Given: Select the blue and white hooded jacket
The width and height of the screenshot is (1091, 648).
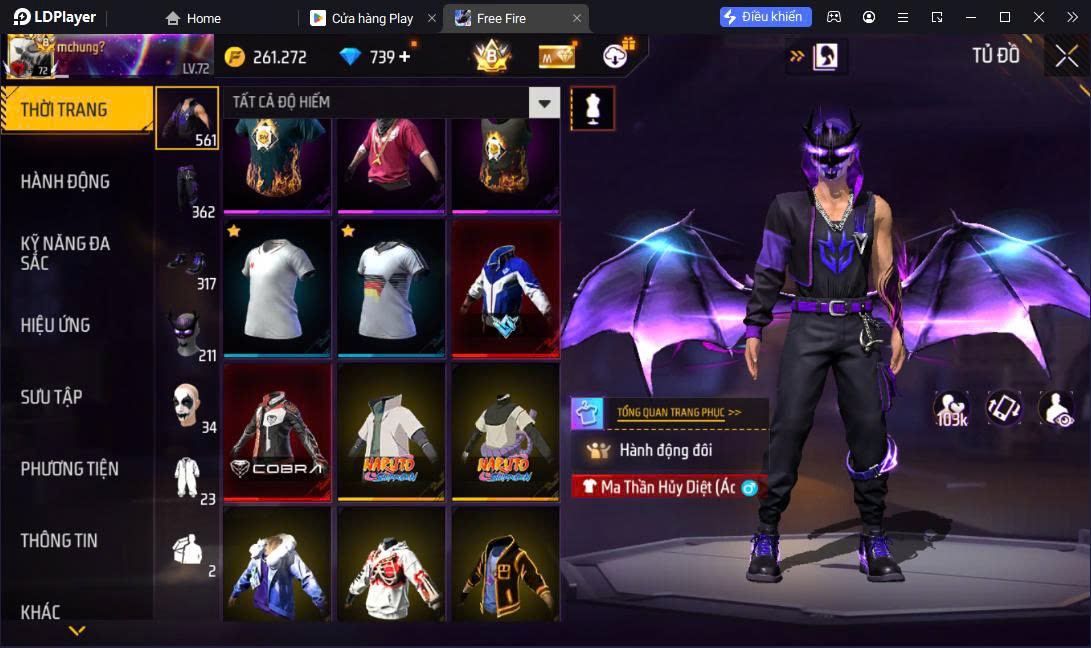Looking at the screenshot, I should pos(505,289).
